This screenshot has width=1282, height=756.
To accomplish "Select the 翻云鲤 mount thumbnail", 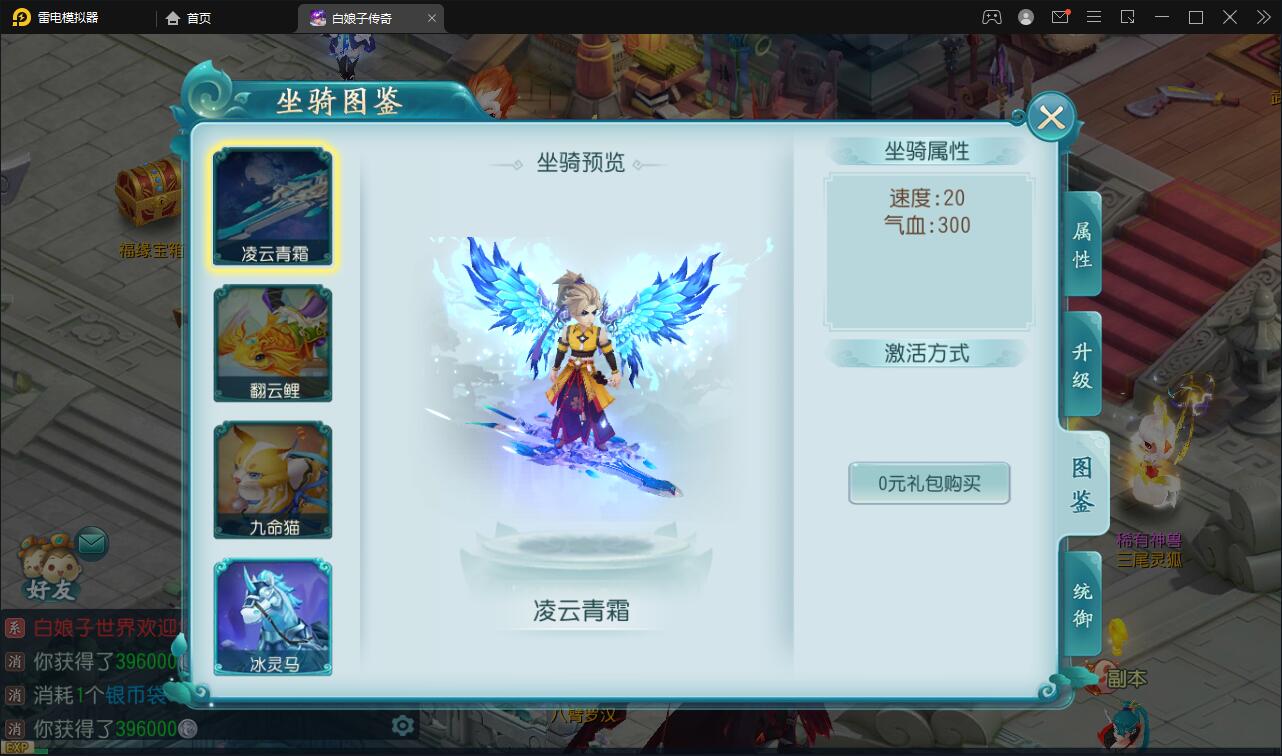I will [272, 342].
